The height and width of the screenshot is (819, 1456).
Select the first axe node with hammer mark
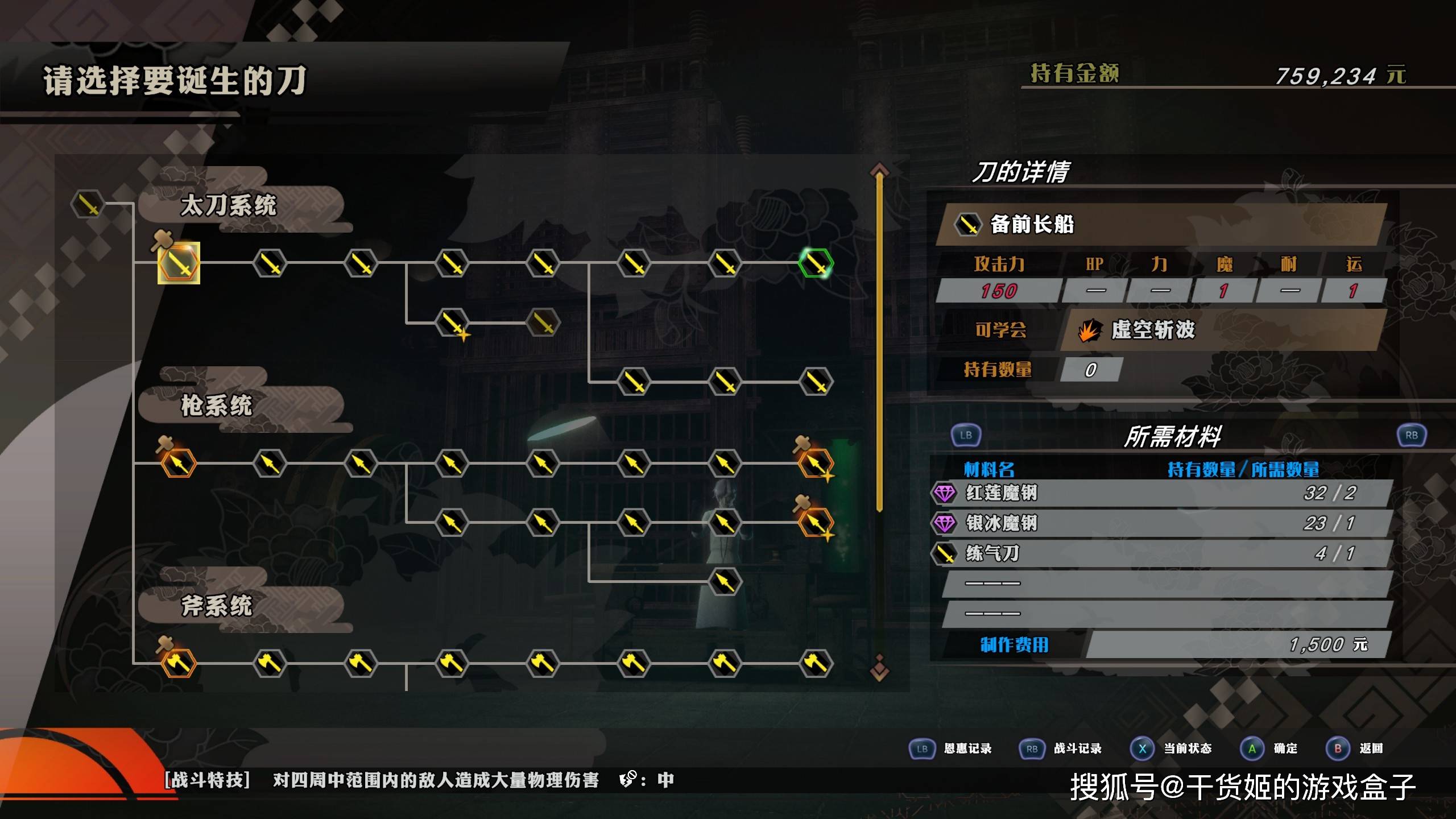(x=179, y=663)
